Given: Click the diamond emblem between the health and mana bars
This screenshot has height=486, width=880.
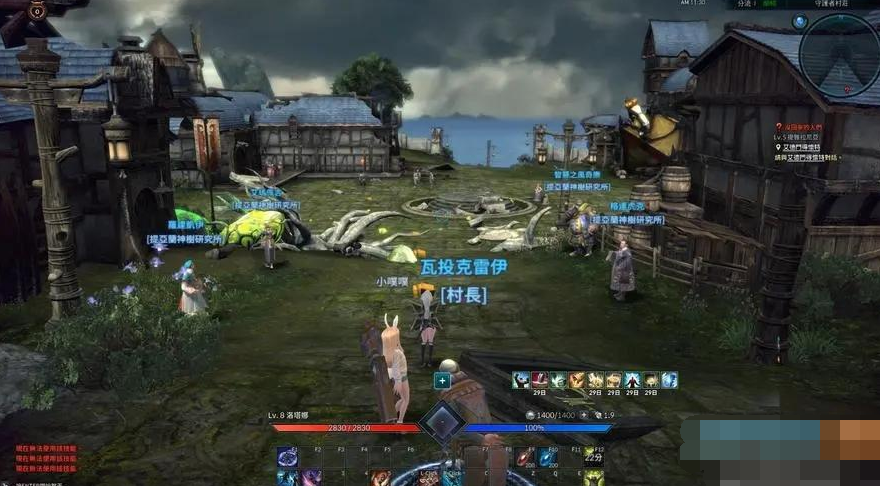Looking at the screenshot, I should point(441,422).
